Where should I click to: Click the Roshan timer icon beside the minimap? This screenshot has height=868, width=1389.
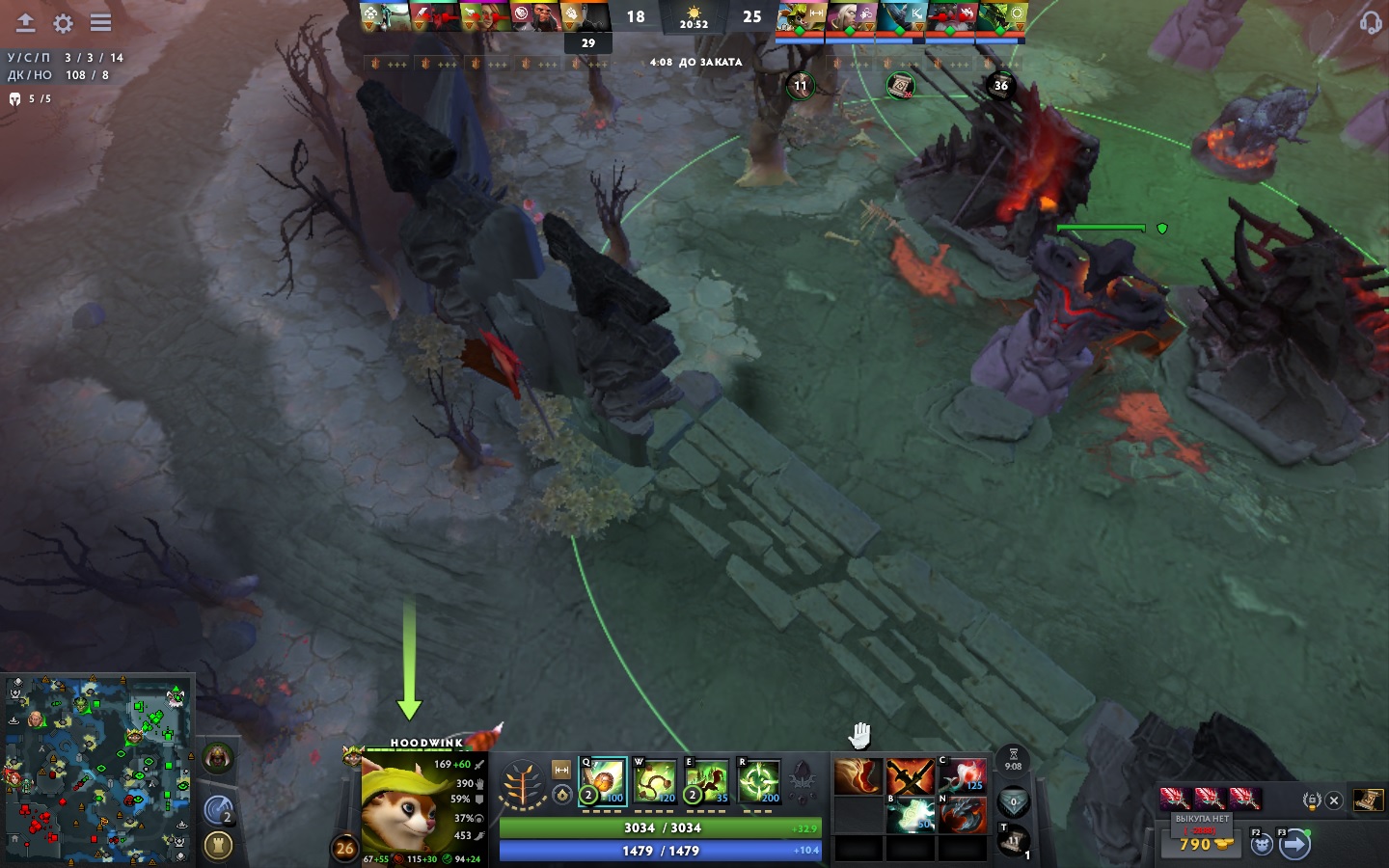(x=218, y=759)
